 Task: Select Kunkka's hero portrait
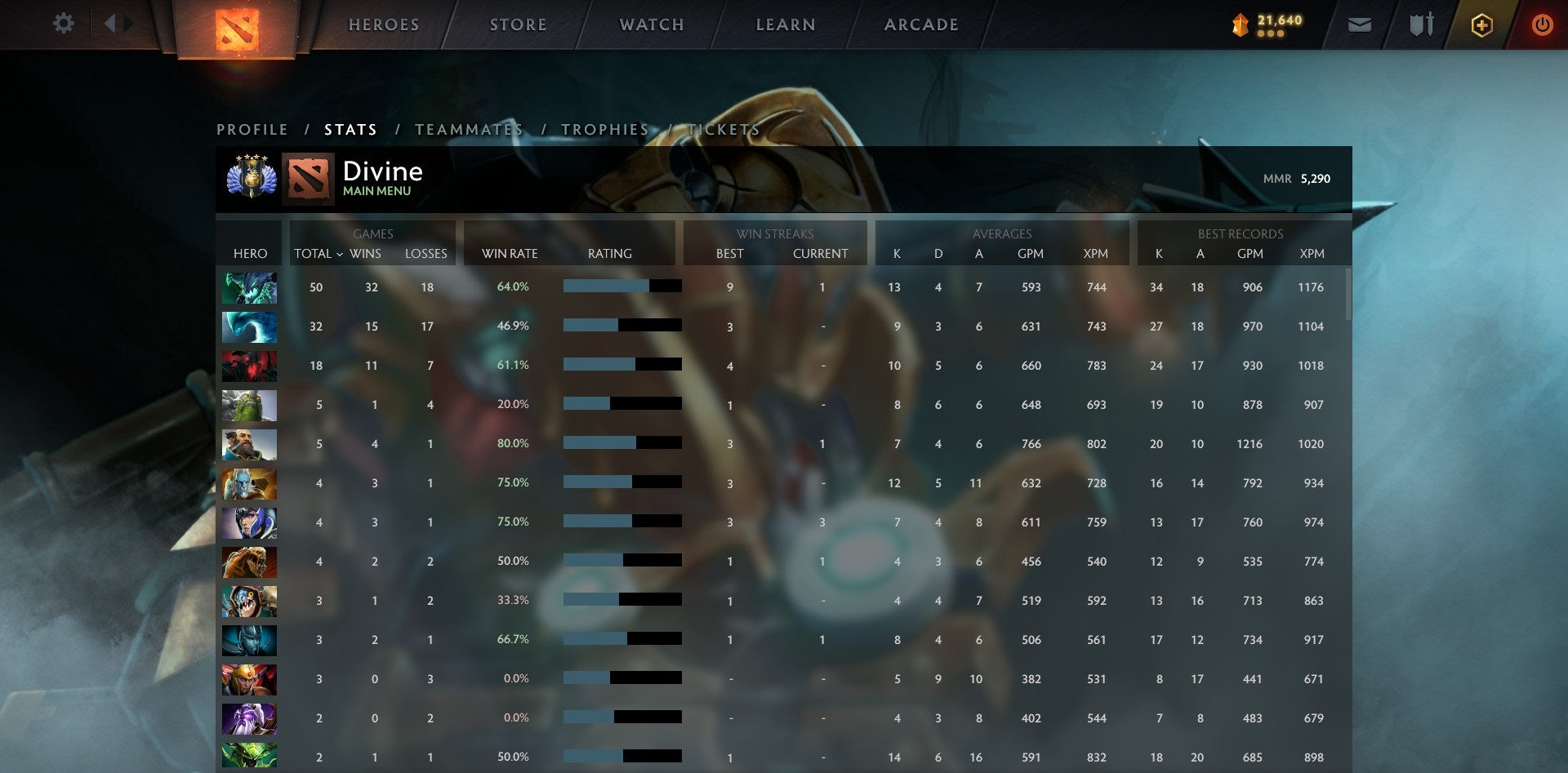click(249, 445)
